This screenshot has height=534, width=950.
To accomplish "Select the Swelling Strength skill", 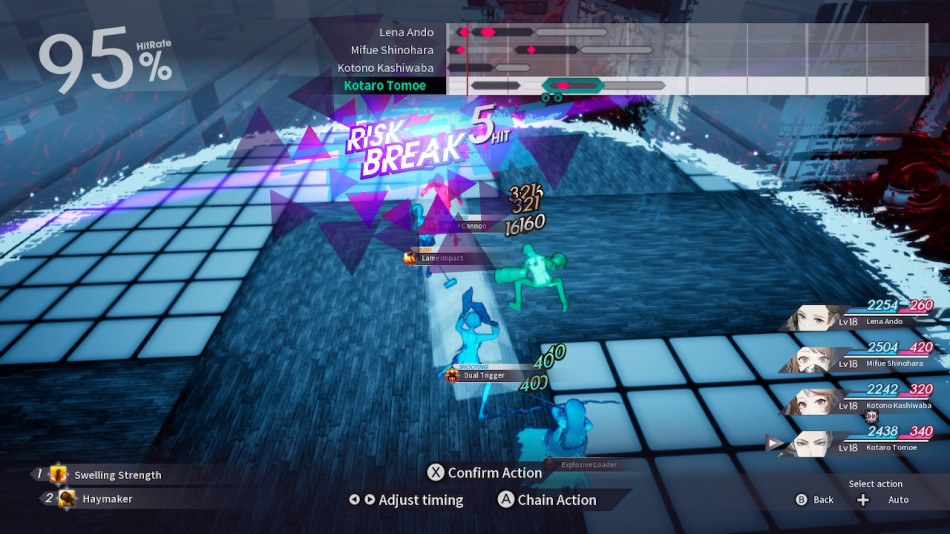I will click(116, 475).
